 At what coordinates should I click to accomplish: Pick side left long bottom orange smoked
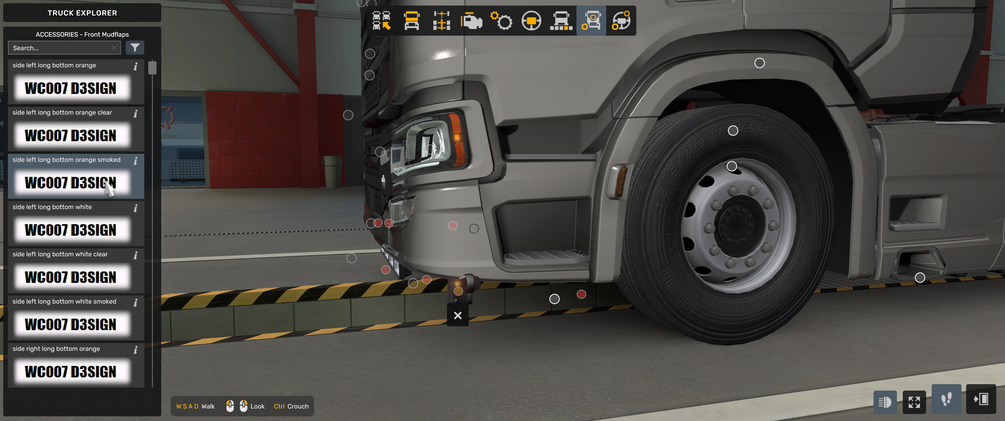(71, 182)
